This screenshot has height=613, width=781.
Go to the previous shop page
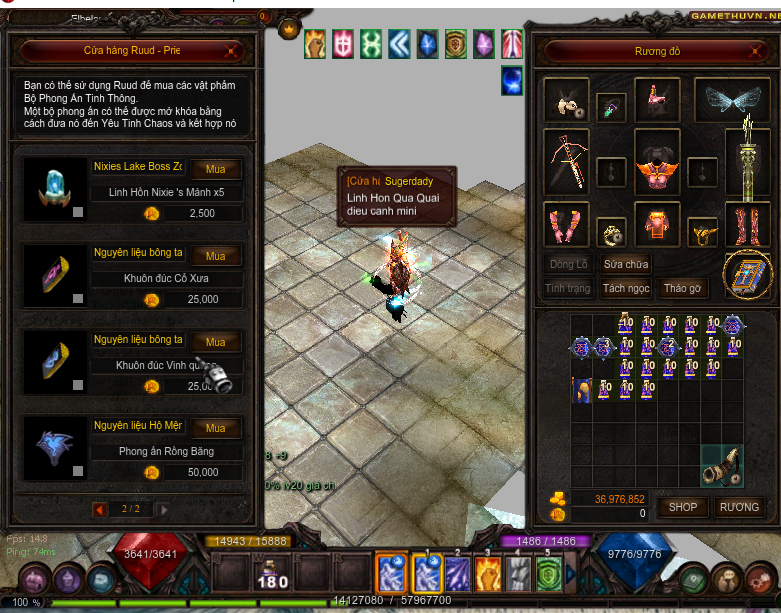[x=100, y=509]
